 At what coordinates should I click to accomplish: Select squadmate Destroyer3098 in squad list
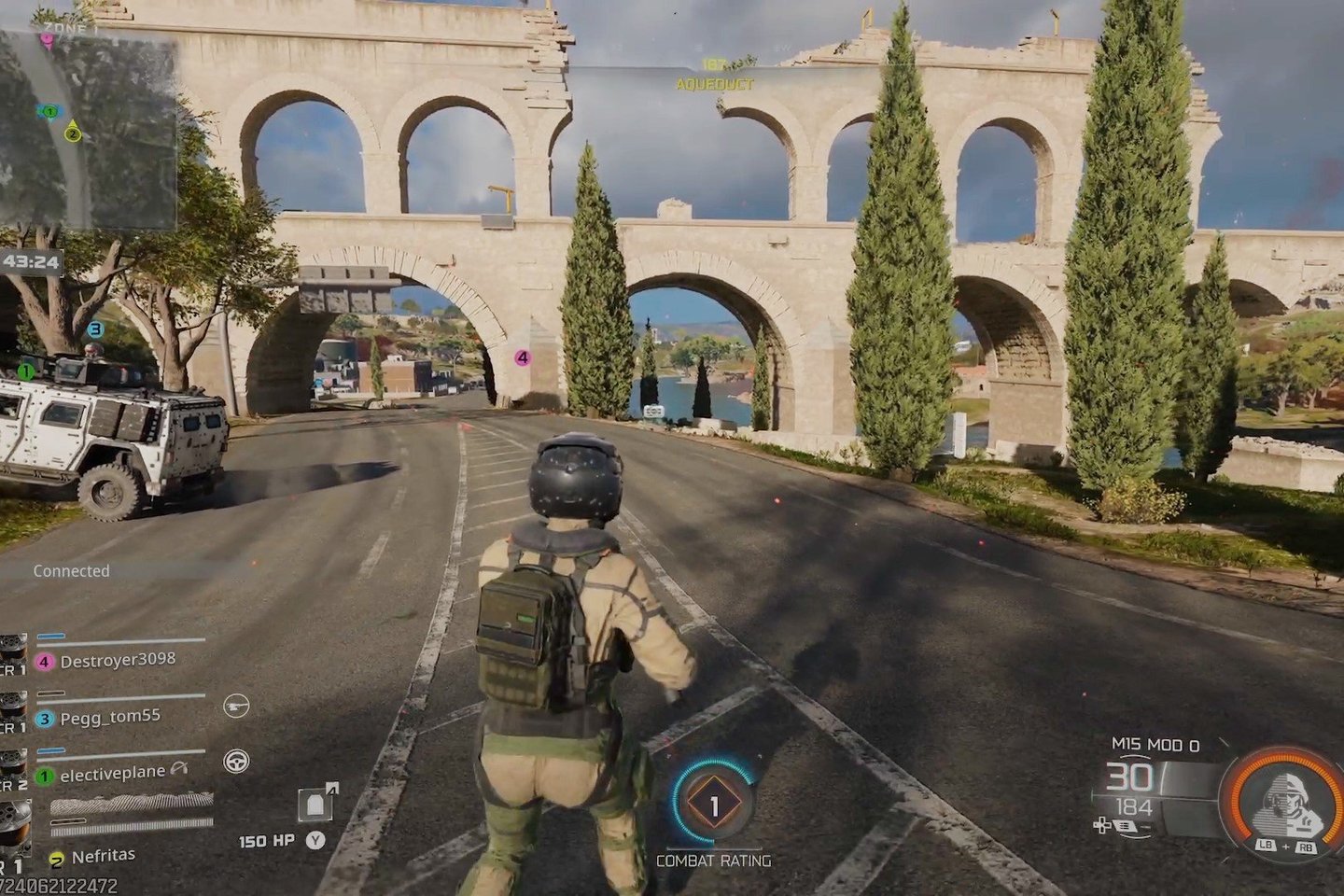(117, 660)
